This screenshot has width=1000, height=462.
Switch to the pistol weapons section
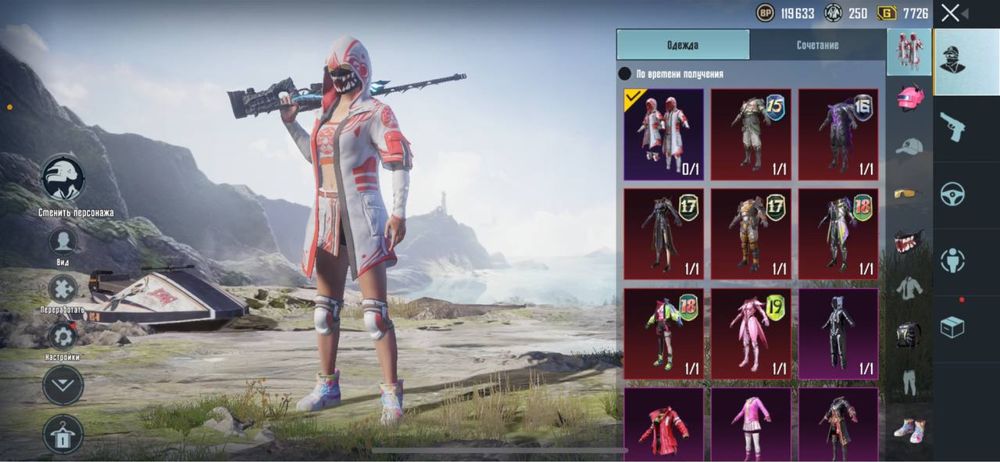click(952, 127)
